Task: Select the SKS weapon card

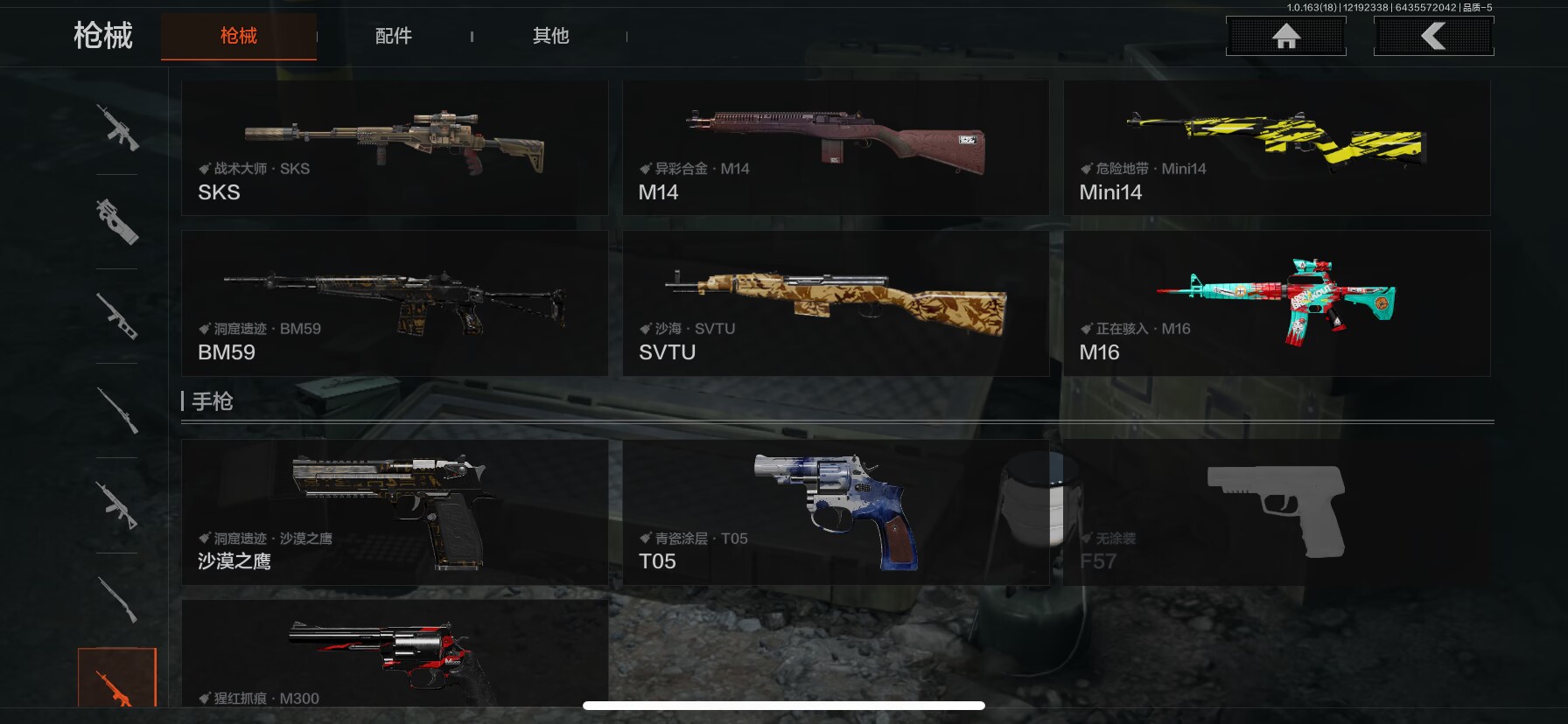Action: click(394, 148)
